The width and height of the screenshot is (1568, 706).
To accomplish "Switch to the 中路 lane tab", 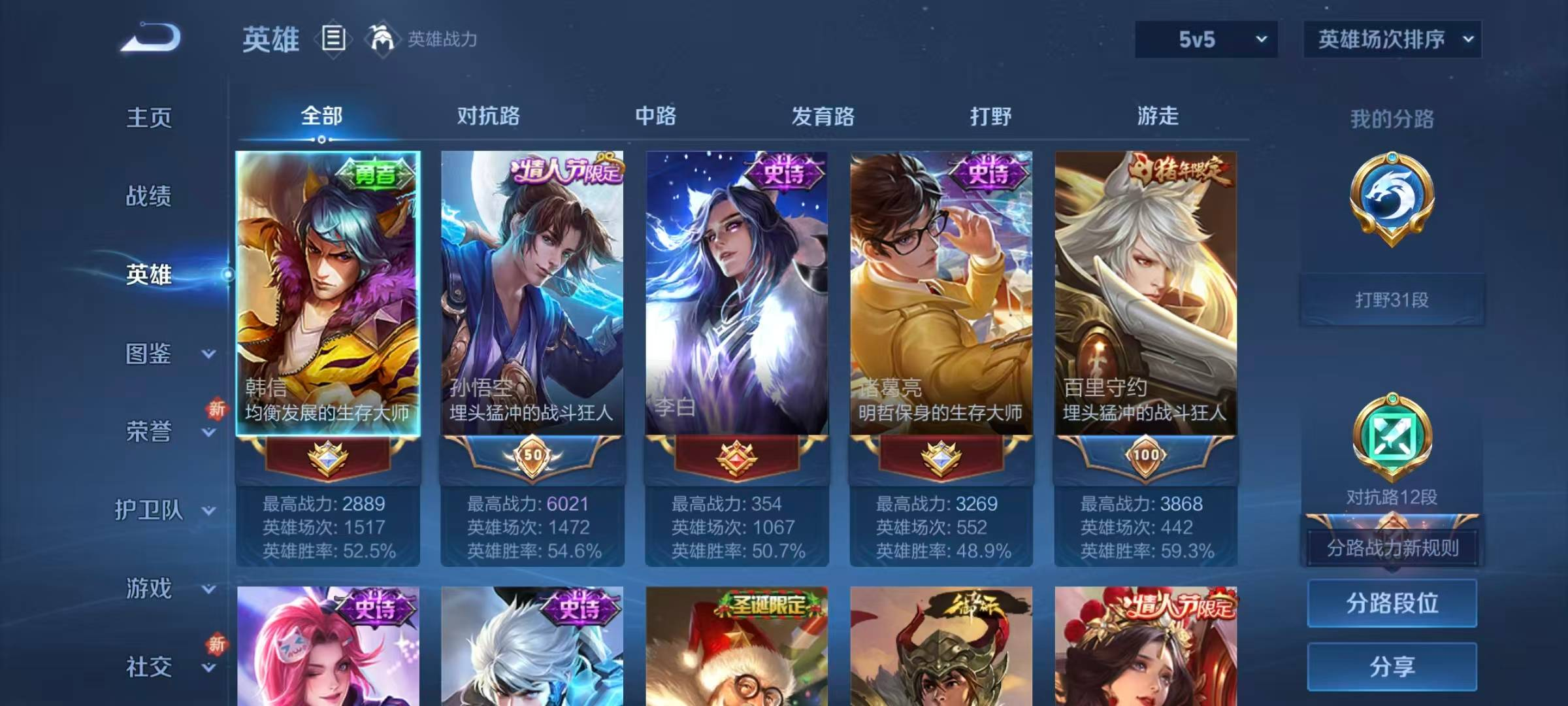I will click(655, 116).
